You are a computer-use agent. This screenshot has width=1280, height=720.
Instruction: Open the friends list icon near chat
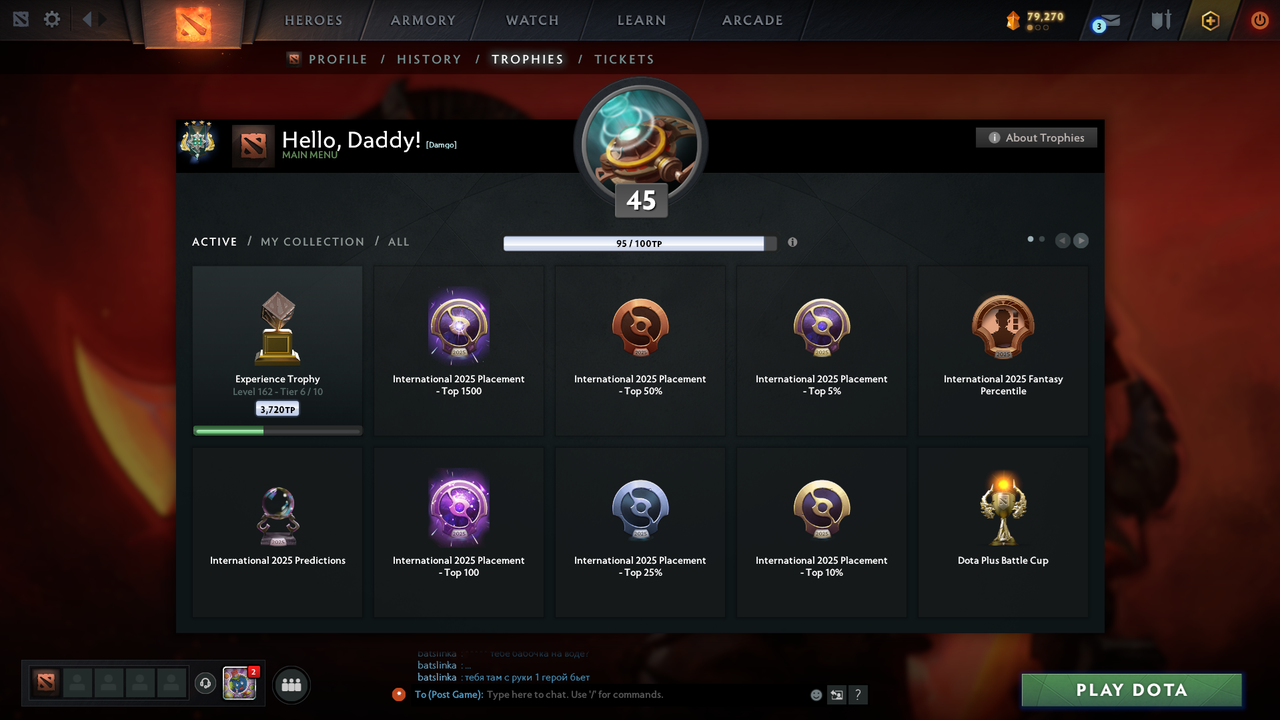pyautogui.click(x=290, y=684)
